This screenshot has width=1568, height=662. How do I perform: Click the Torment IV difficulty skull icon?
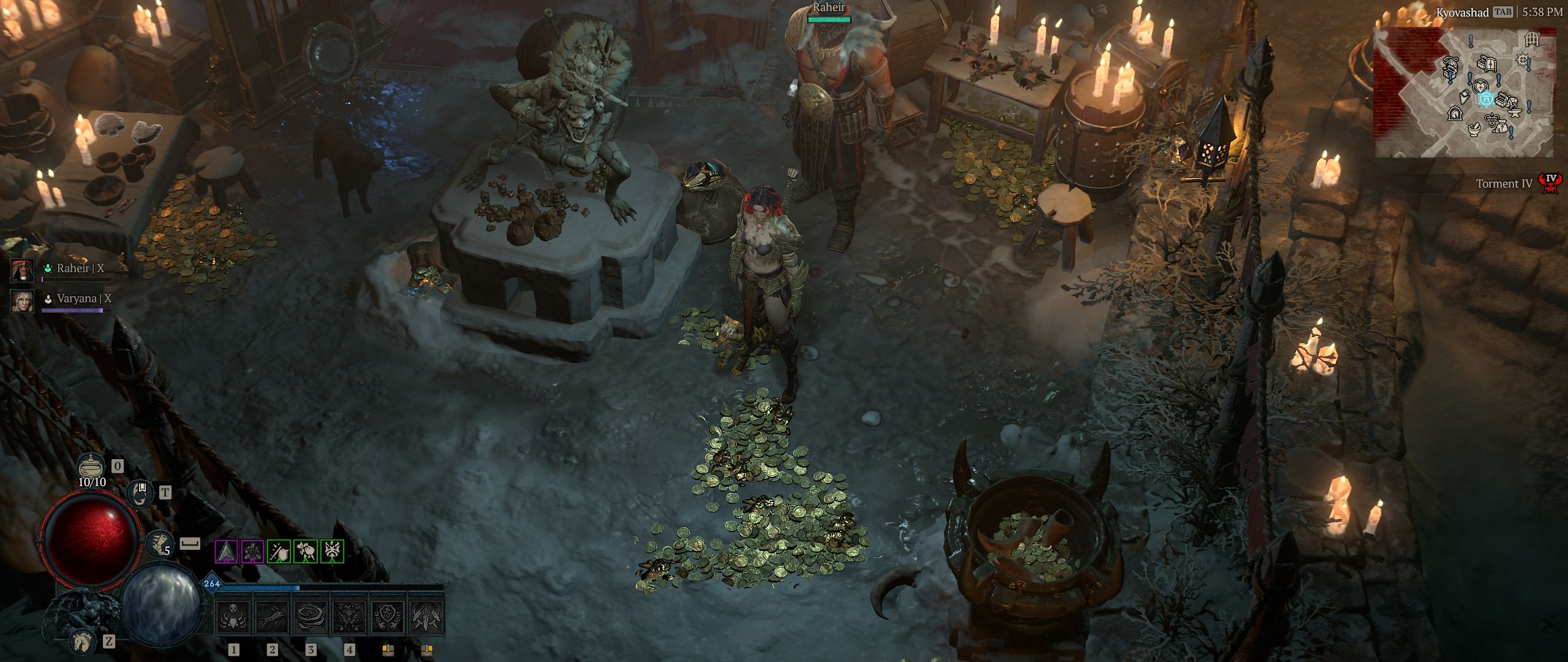click(x=1550, y=182)
